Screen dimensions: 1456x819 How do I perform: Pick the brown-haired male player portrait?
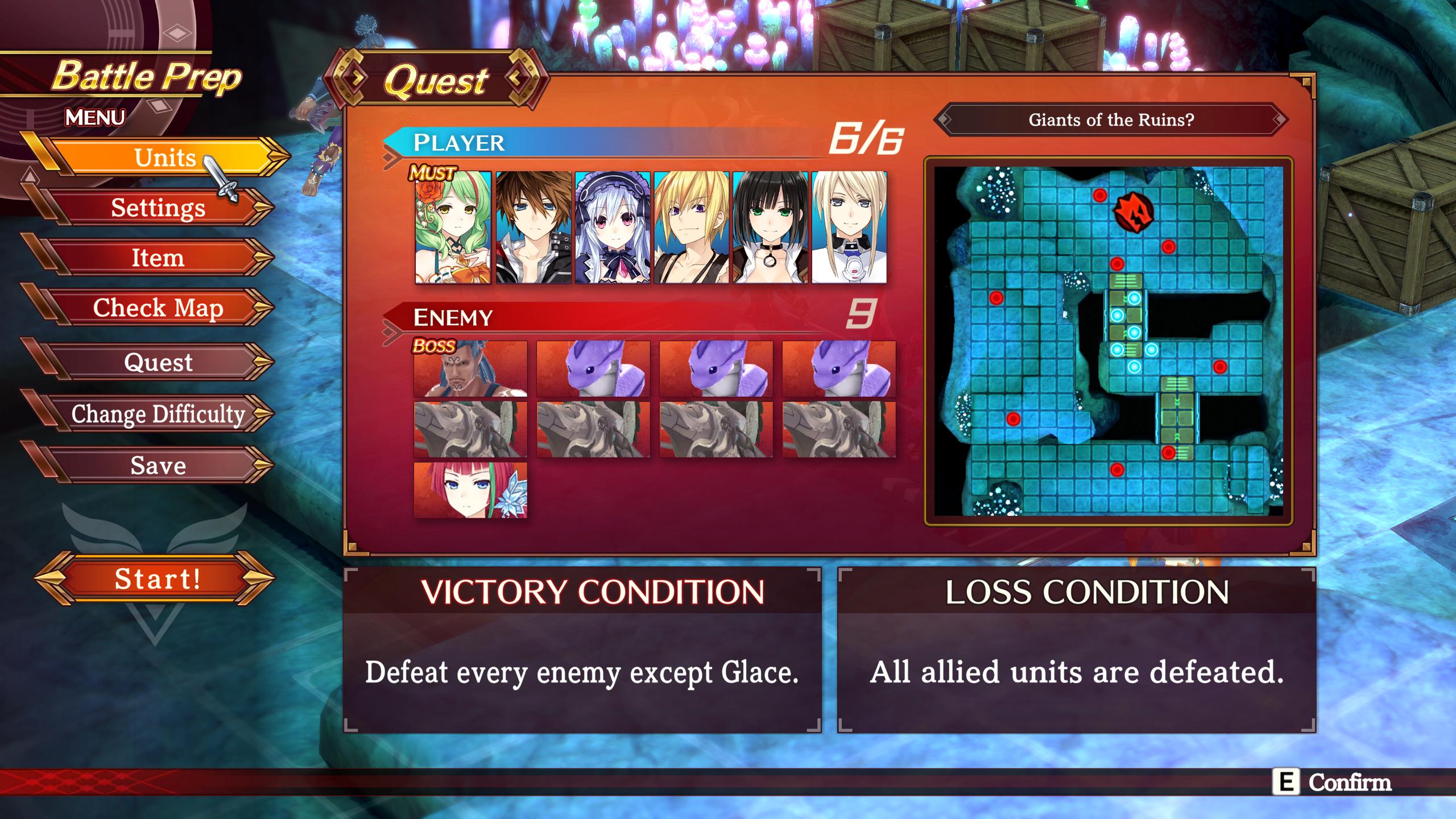tap(533, 227)
